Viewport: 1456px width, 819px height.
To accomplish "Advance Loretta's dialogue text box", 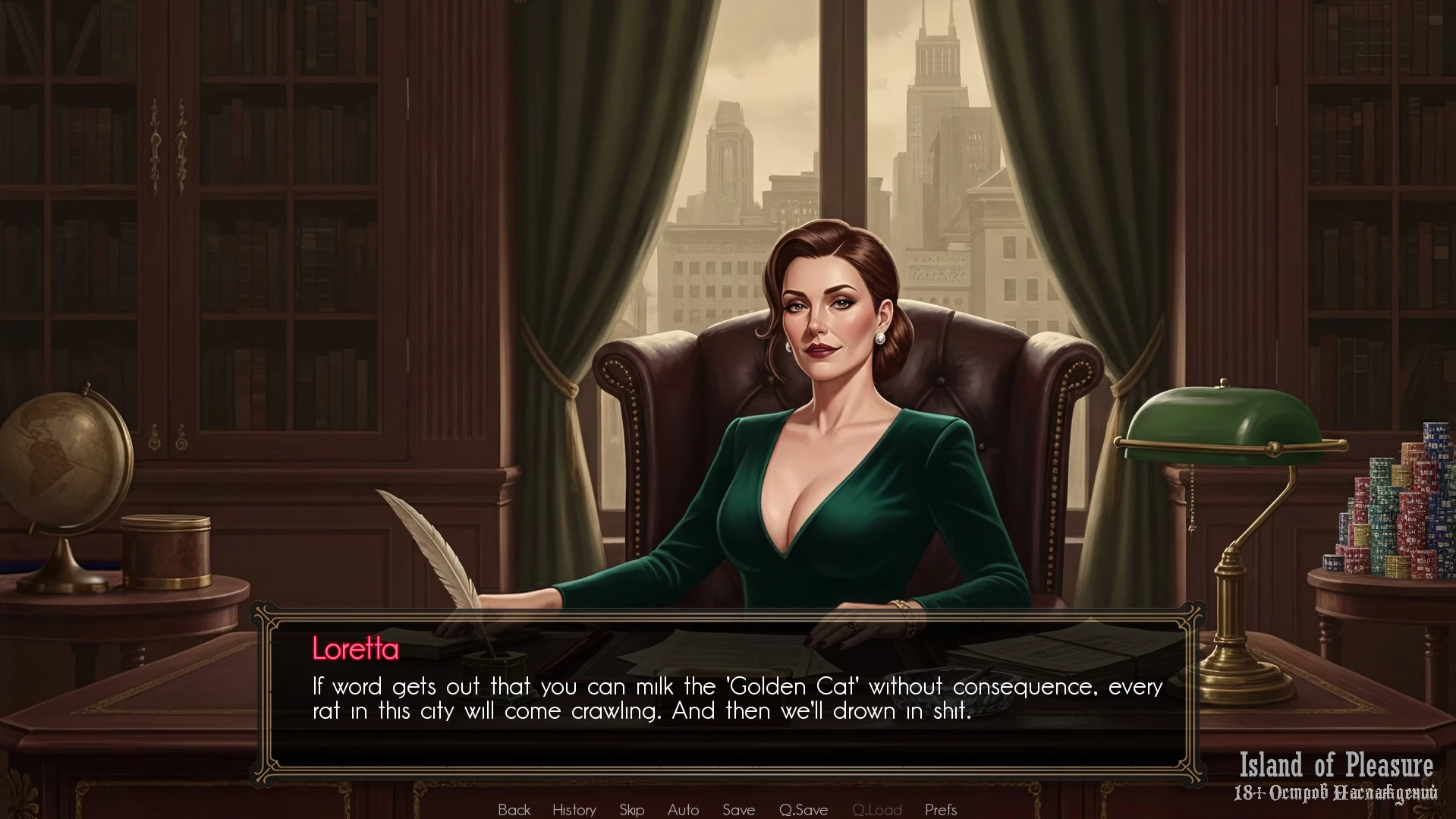I will pyautogui.click(x=728, y=698).
